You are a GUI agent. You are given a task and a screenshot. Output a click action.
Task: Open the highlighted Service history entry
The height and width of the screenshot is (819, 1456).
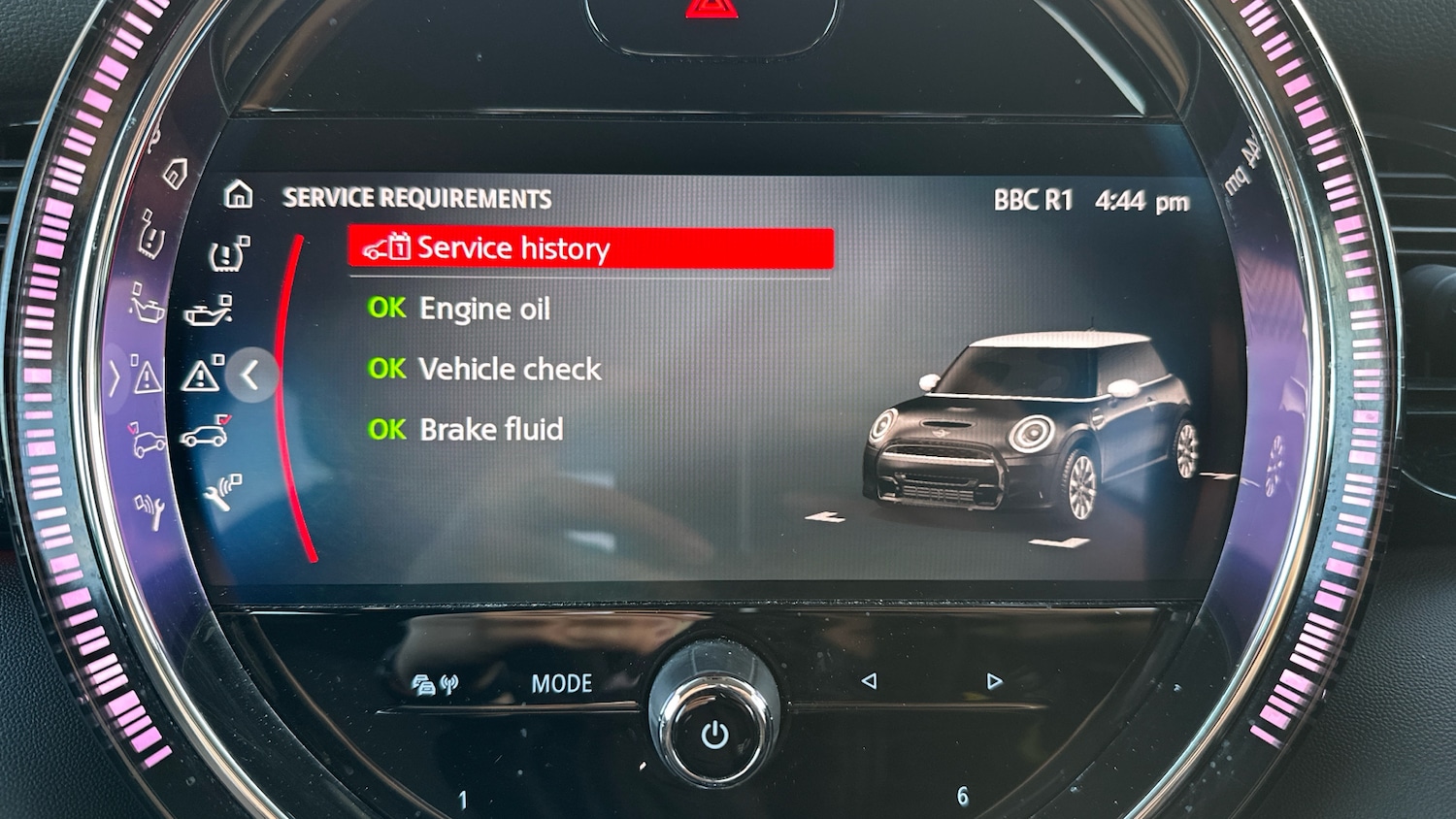[x=590, y=248]
